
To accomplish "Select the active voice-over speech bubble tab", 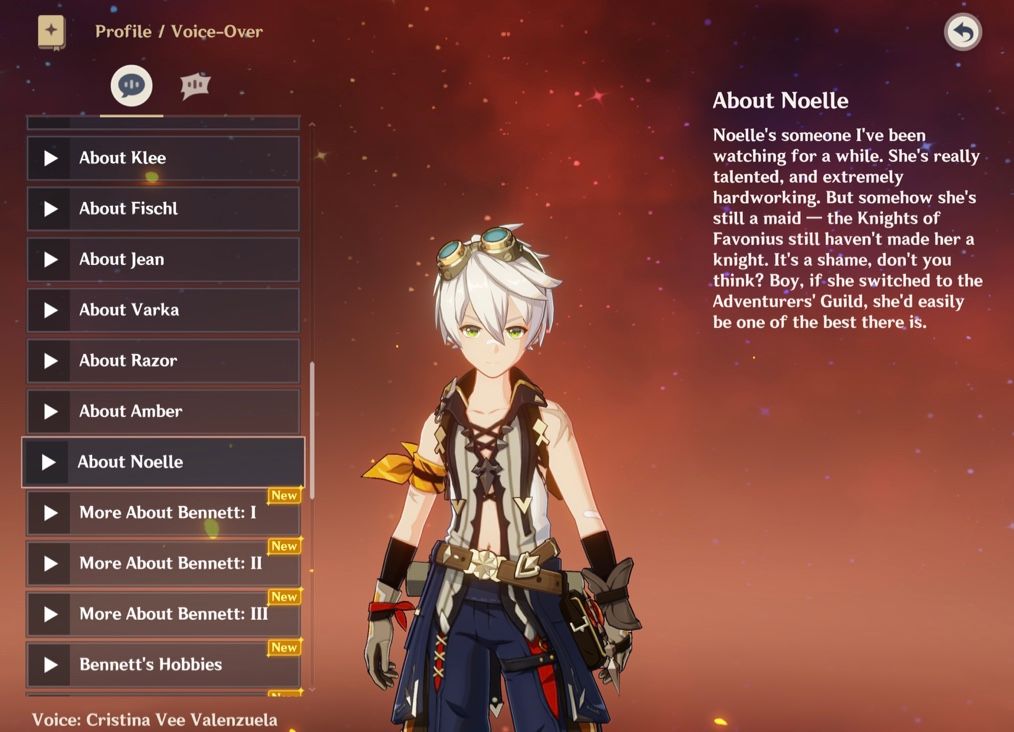I will 132,86.
